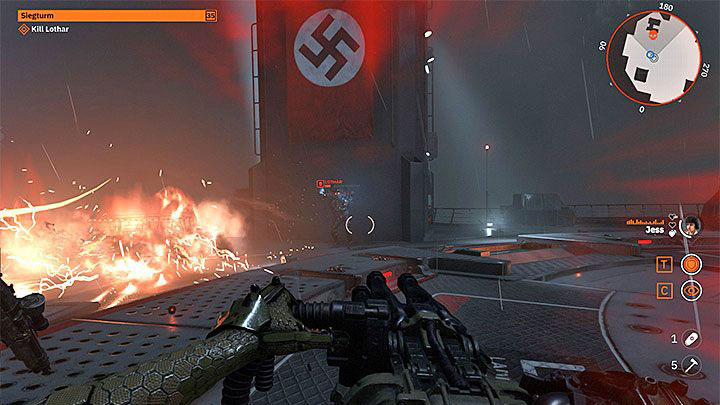Click Jess's co-op partner portrait
Image resolution: width=720 pixels, height=405 pixels.
pyautogui.click(x=691, y=229)
